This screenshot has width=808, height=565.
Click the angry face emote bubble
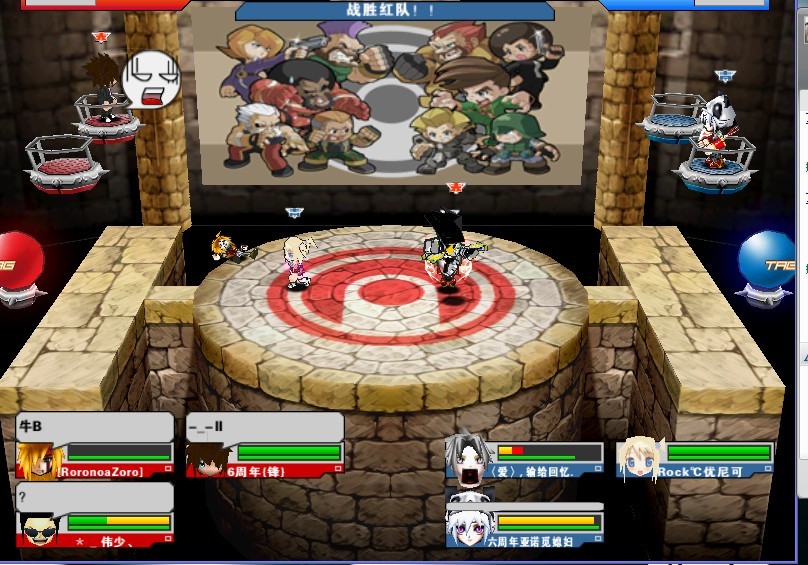148,82
